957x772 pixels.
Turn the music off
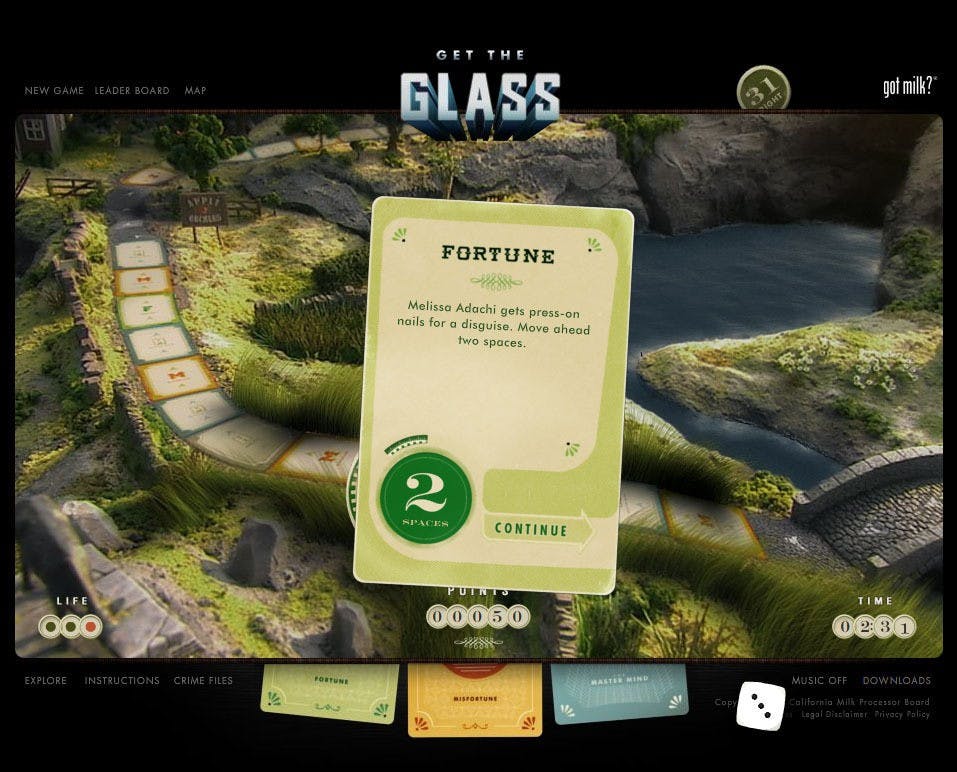[x=819, y=681]
